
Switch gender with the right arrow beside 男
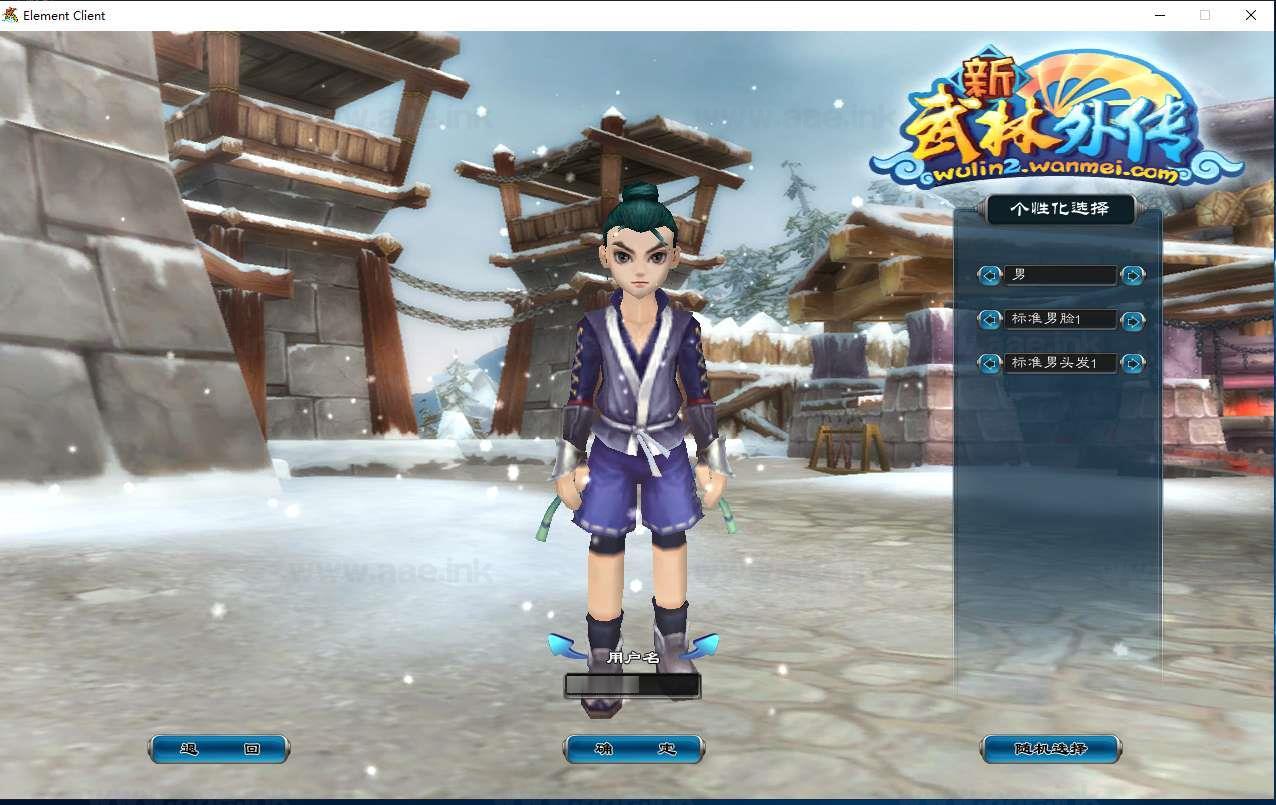pyautogui.click(x=1132, y=275)
